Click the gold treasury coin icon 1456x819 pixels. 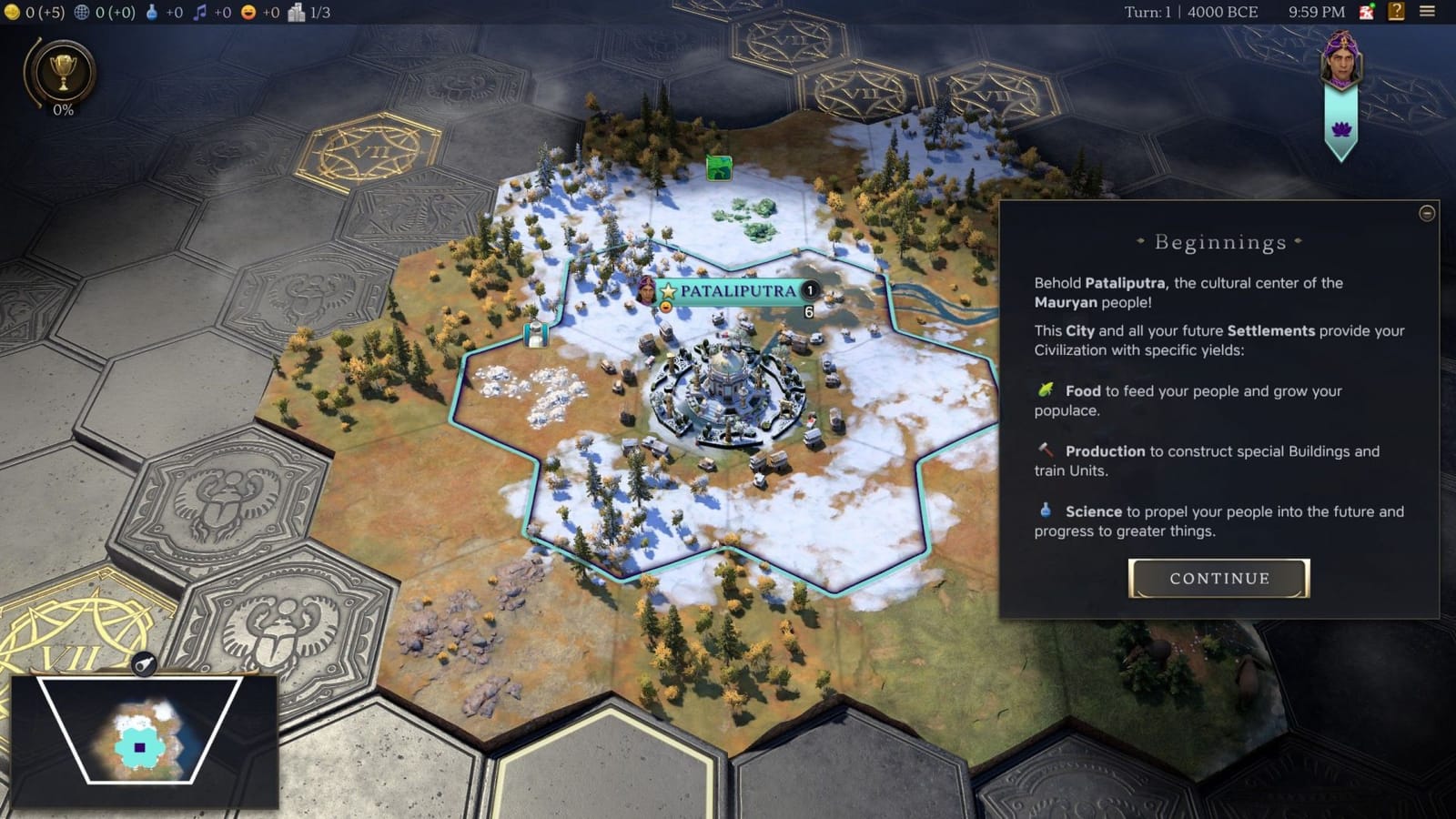point(13,12)
